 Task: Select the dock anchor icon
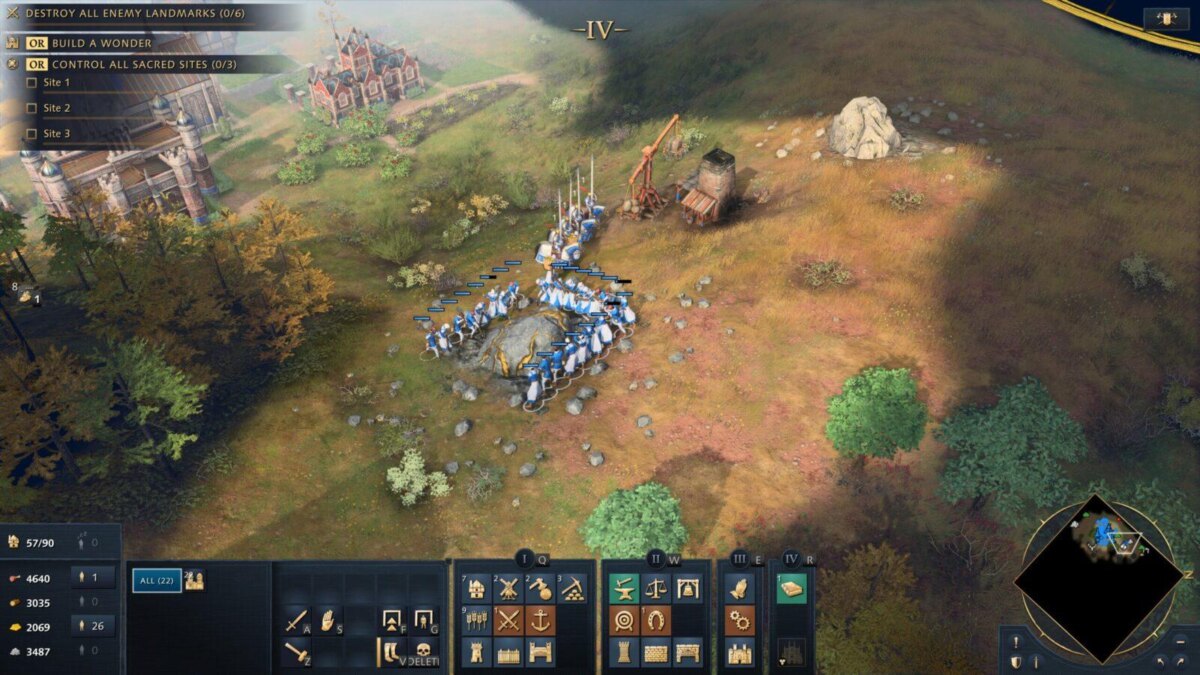(541, 620)
